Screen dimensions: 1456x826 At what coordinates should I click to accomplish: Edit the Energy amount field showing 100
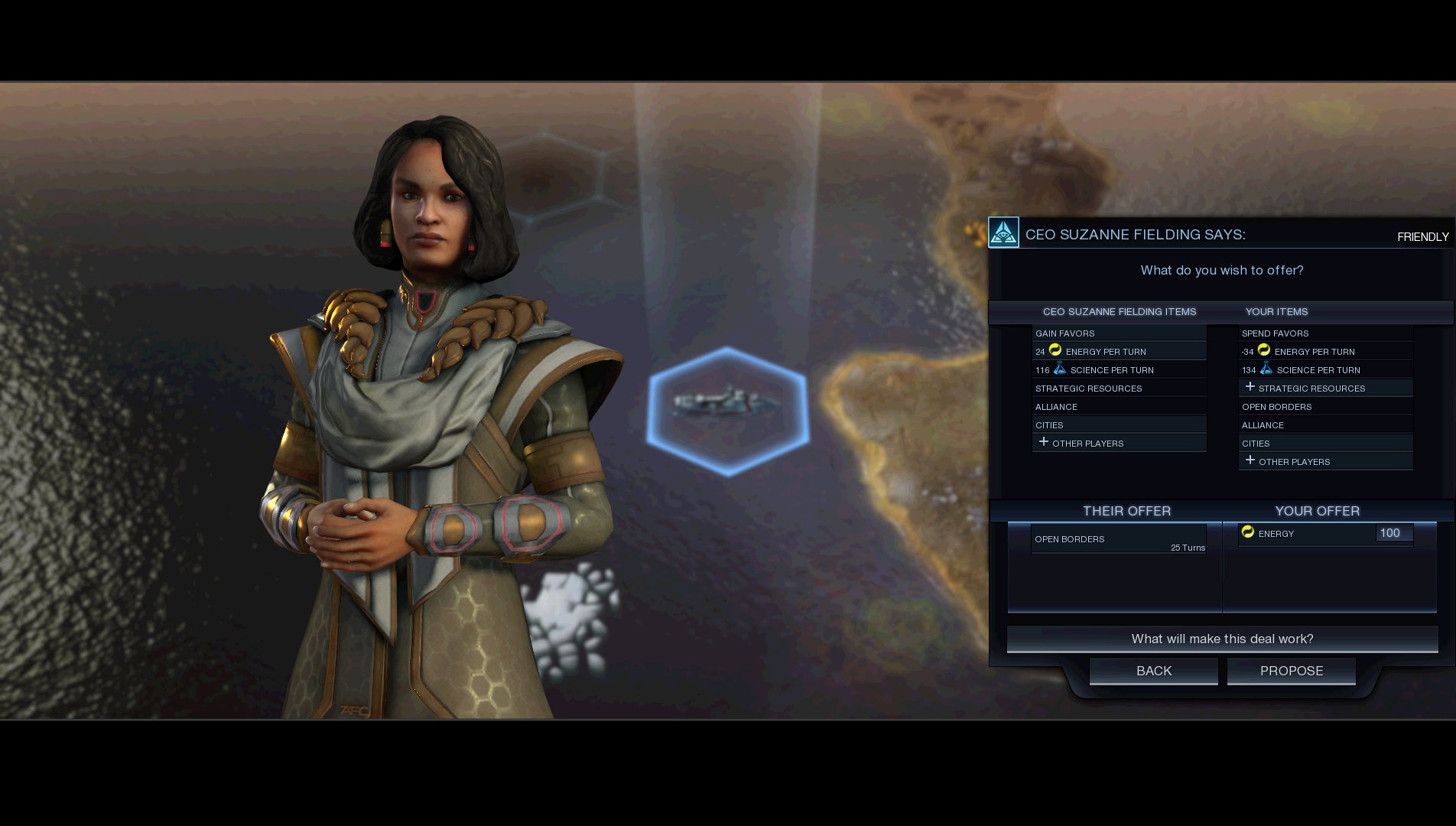pyautogui.click(x=1393, y=533)
